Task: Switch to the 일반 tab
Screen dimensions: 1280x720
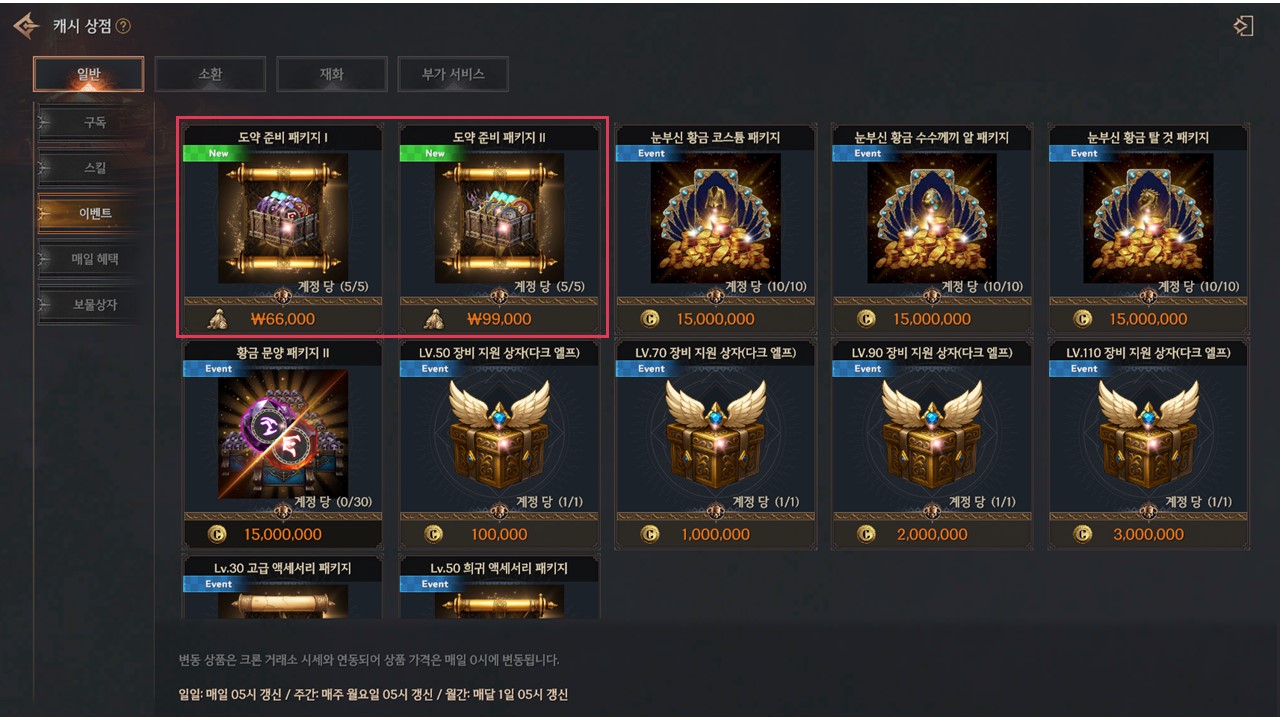Action: tap(88, 74)
